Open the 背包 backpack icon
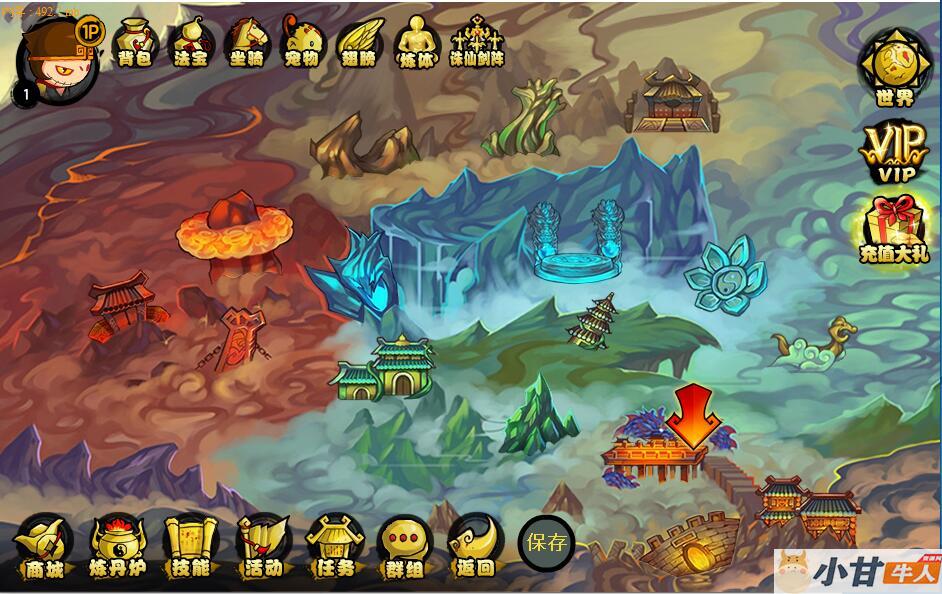The width and height of the screenshot is (942, 594). 135,43
